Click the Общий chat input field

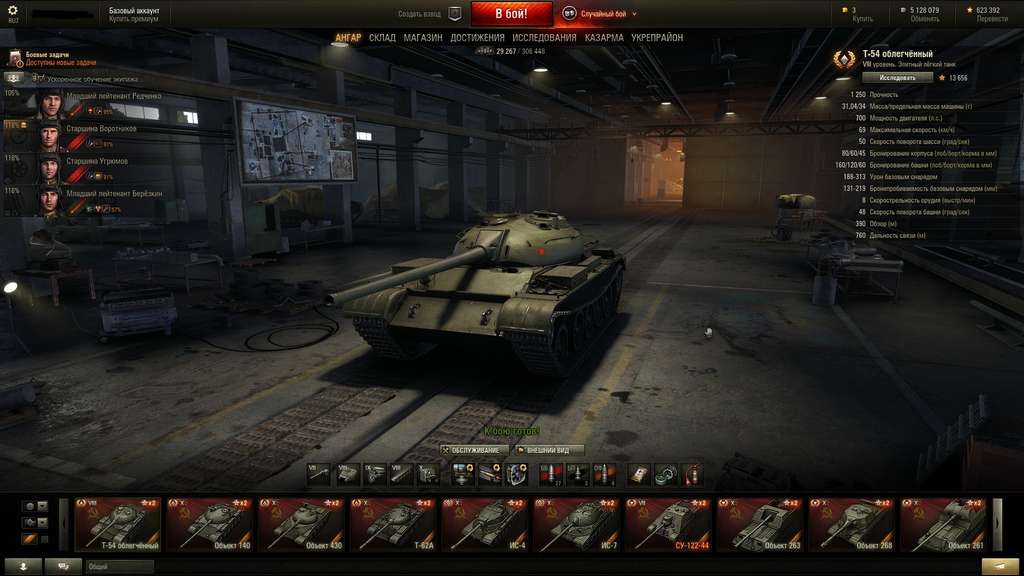point(120,566)
